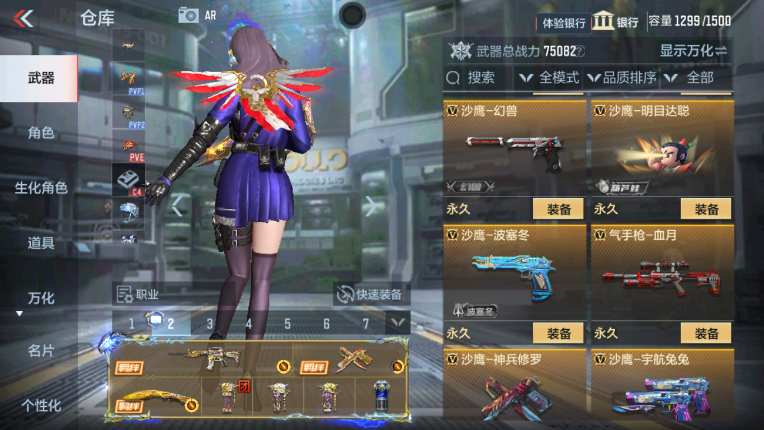Activate the AR camera icon
Screen dimensions: 764x430
[x=190, y=15]
